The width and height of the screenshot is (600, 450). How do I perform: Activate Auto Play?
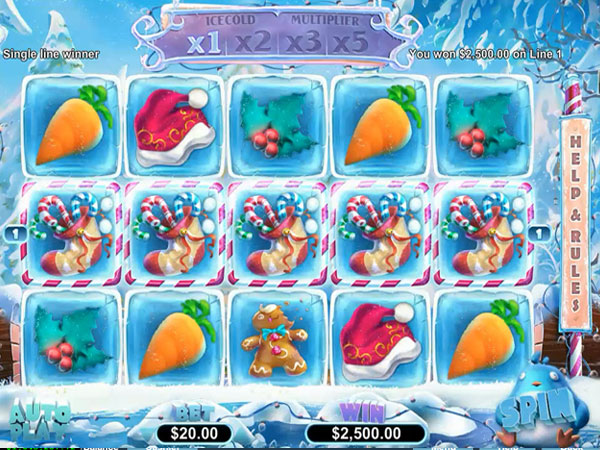(x=38, y=420)
